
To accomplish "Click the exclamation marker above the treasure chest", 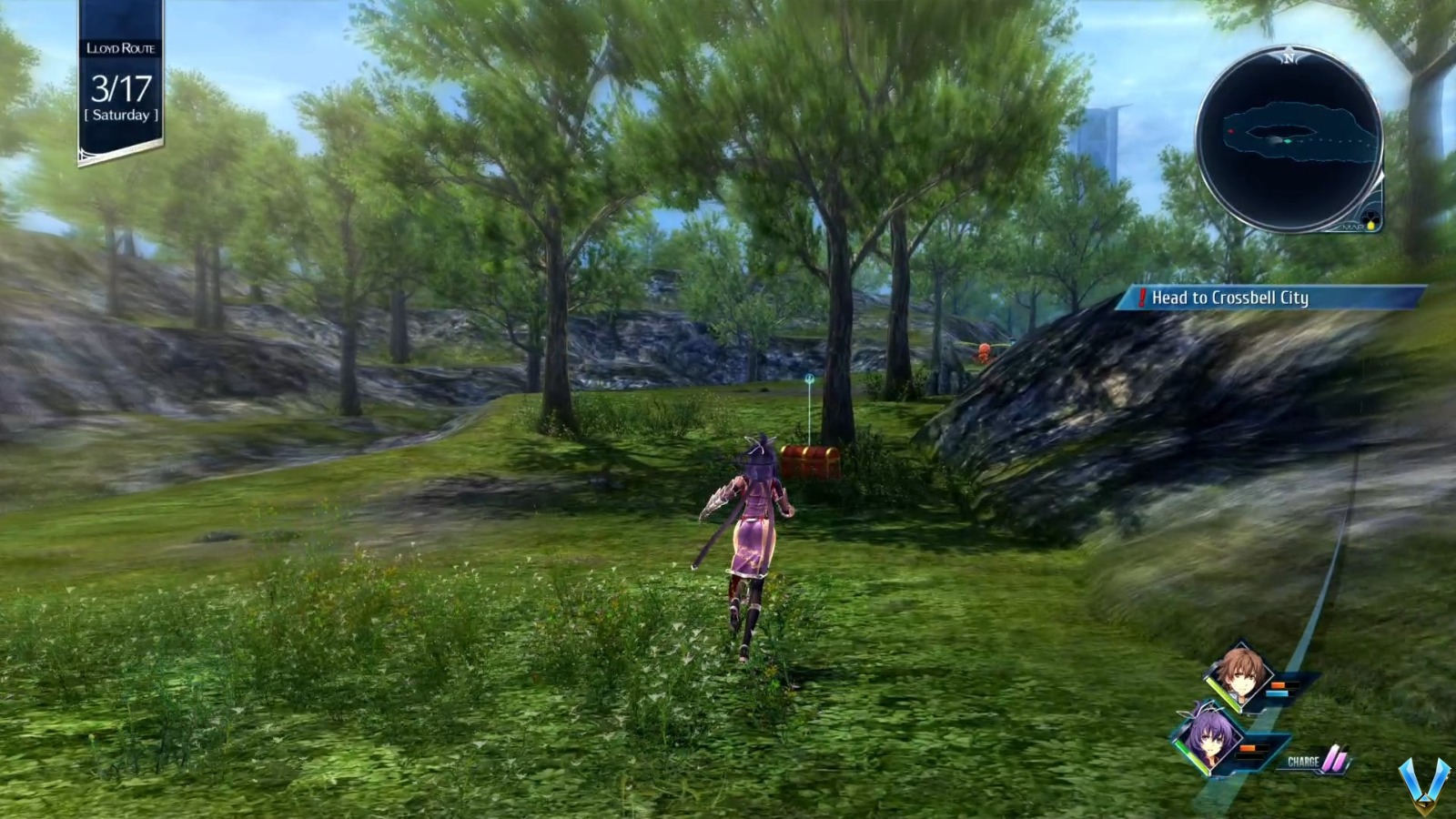I will pos(808,377).
